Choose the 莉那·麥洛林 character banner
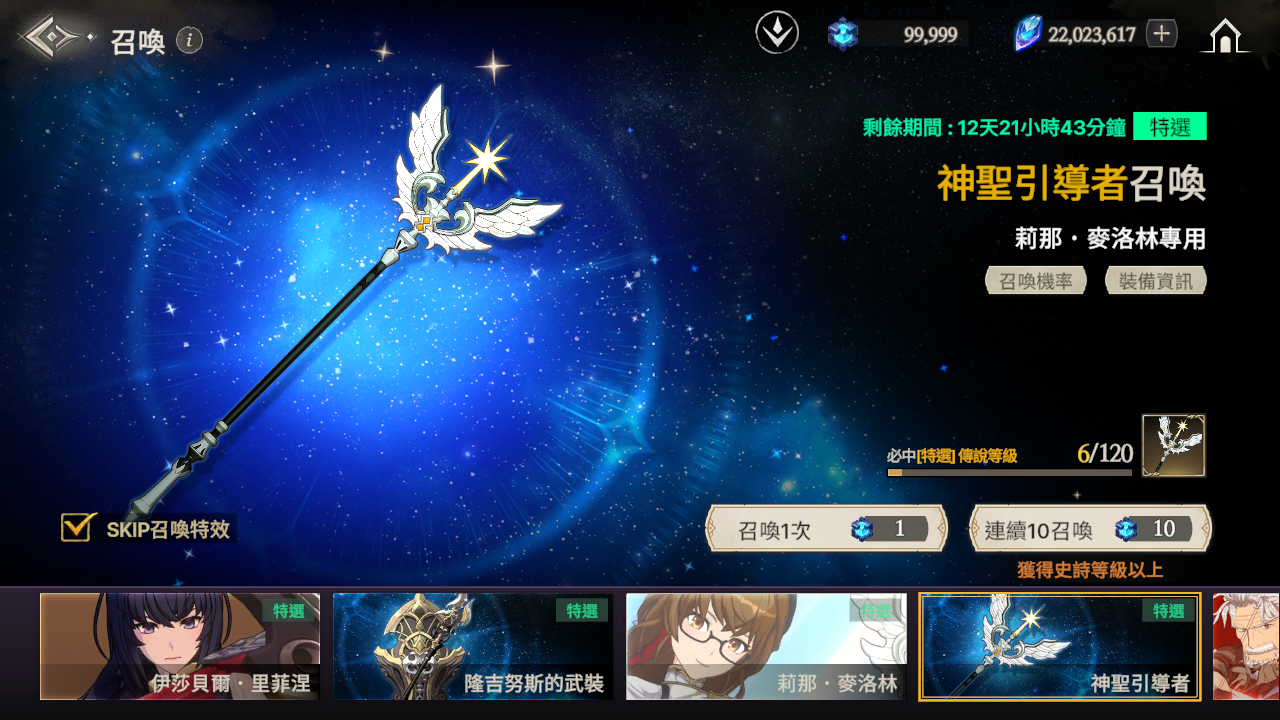The image size is (1280, 720). pos(766,646)
